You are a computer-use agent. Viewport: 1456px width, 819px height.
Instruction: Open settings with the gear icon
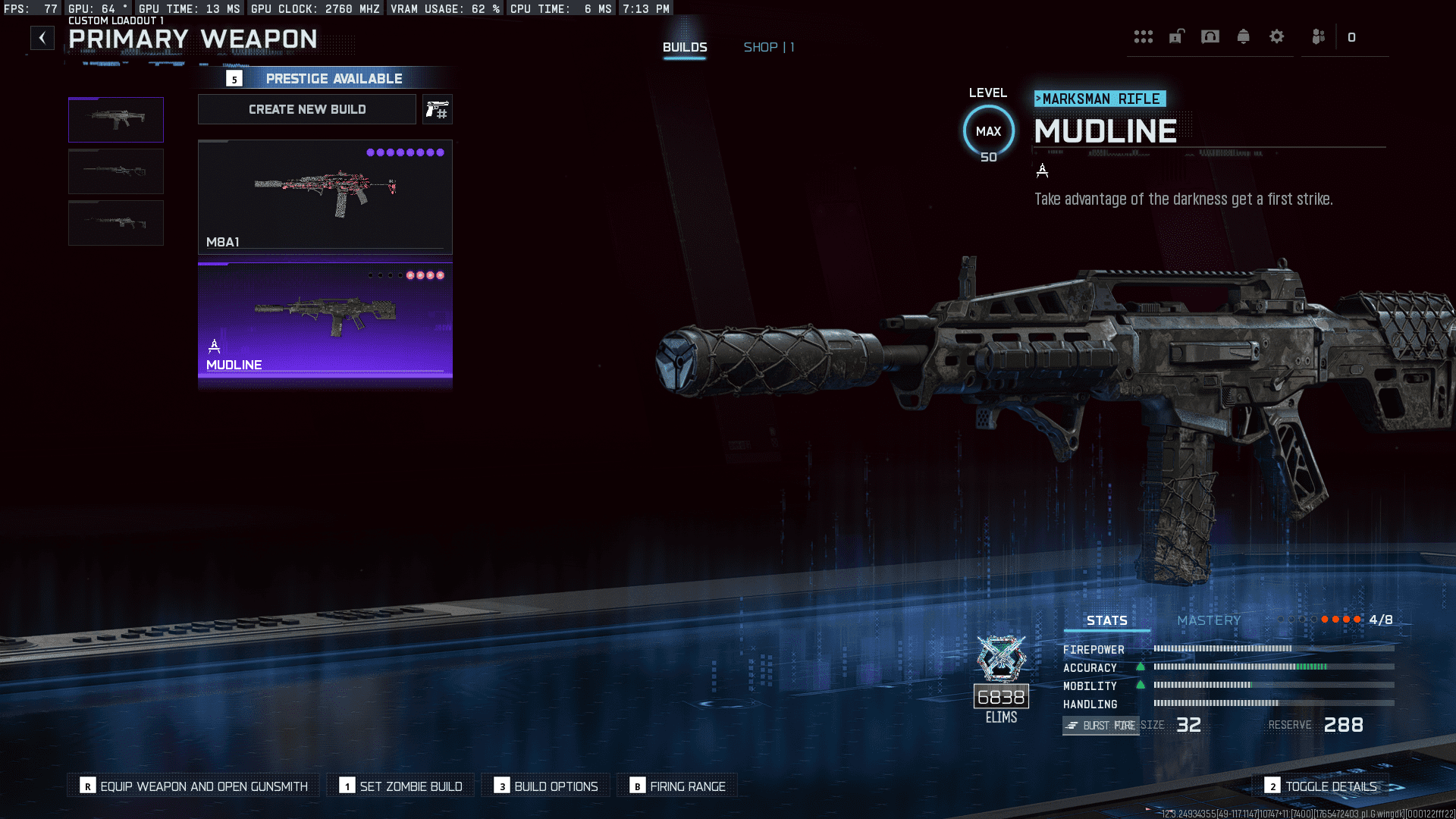tap(1277, 36)
